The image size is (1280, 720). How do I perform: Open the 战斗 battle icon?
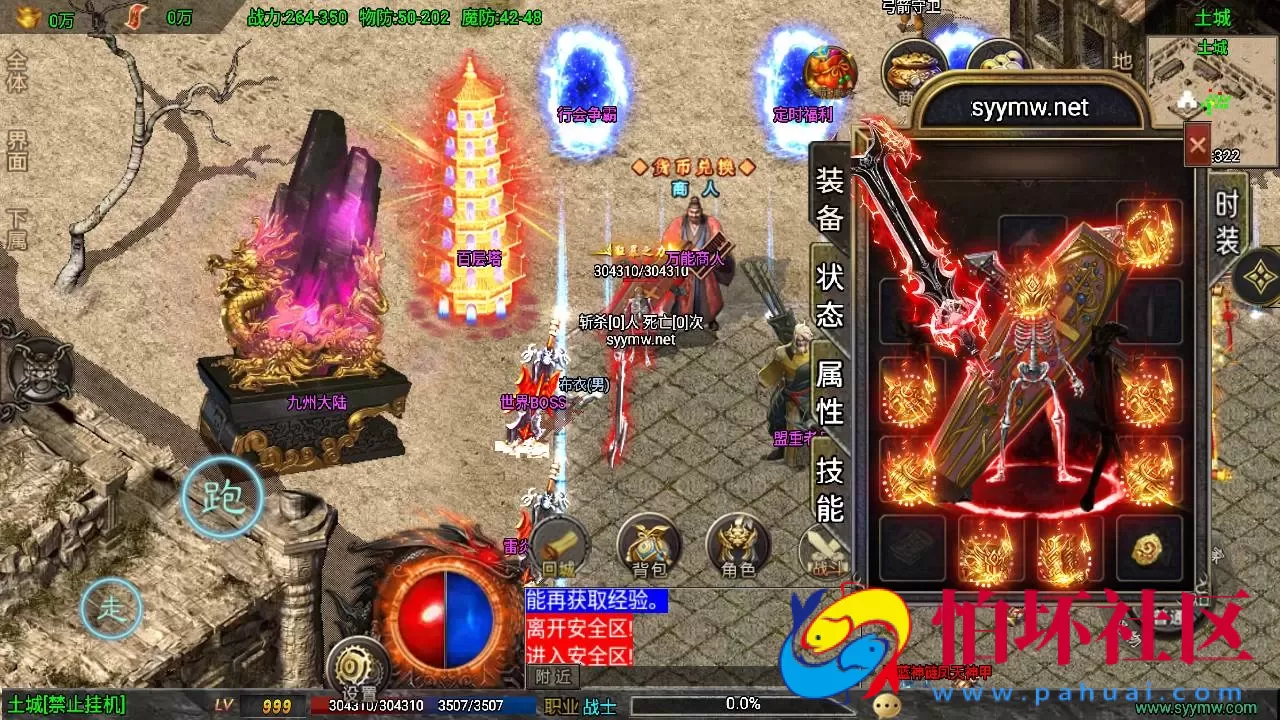(x=823, y=550)
